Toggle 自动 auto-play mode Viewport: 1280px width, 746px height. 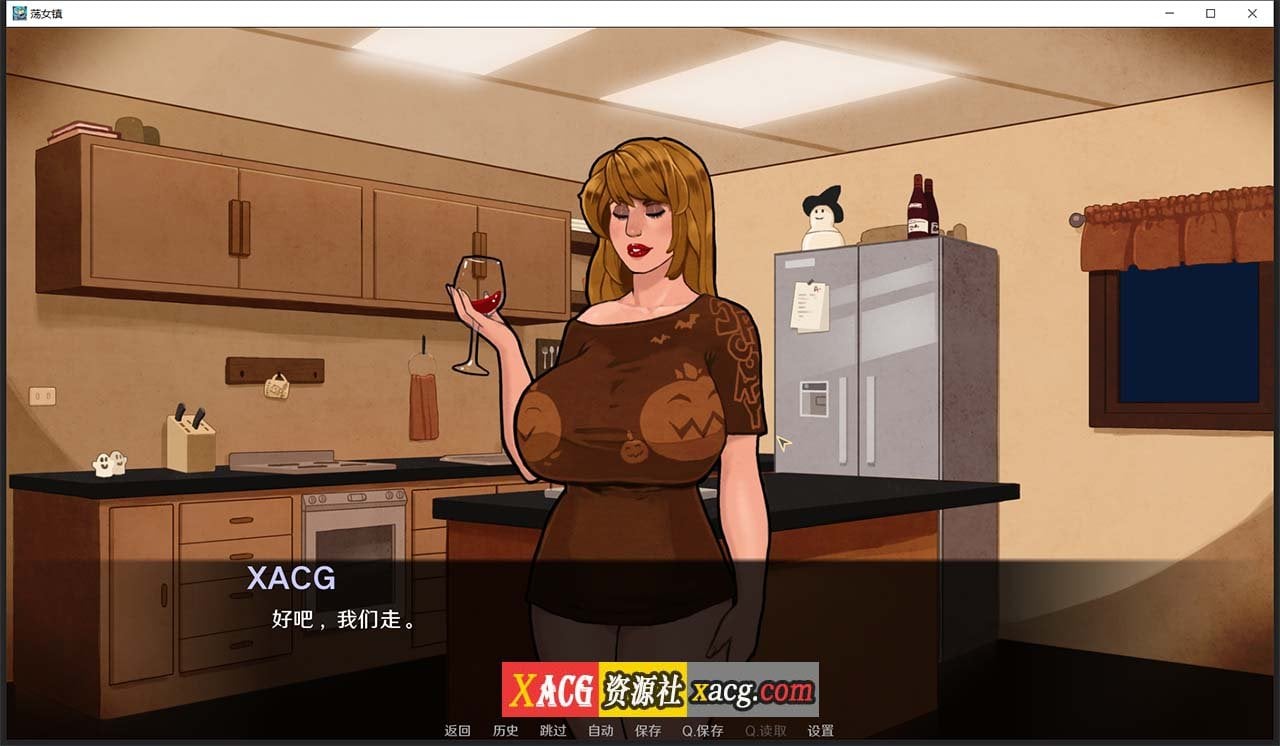(x=600, y=730)
